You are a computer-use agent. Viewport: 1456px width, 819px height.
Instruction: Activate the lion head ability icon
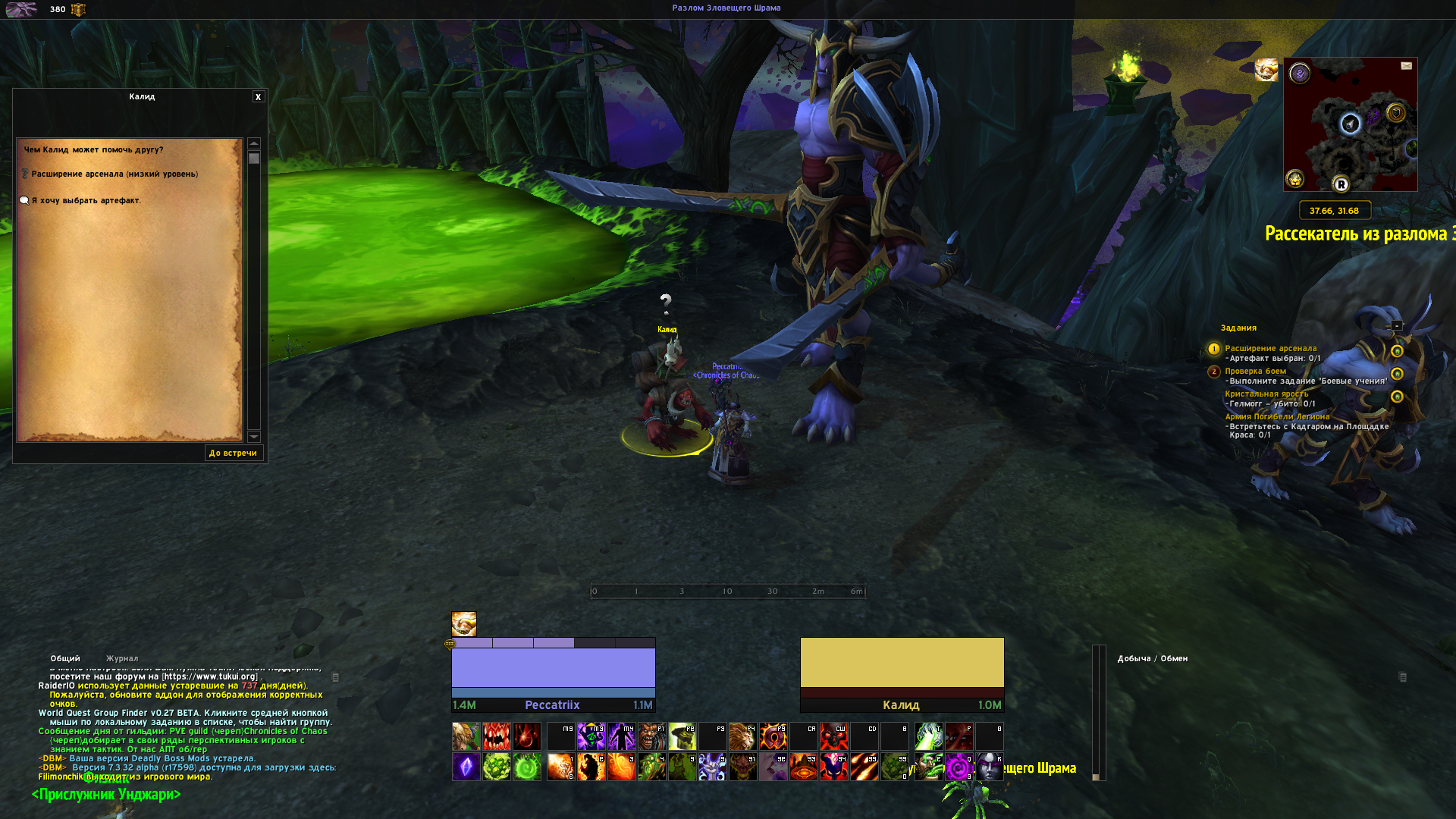[x=742, y=736]
